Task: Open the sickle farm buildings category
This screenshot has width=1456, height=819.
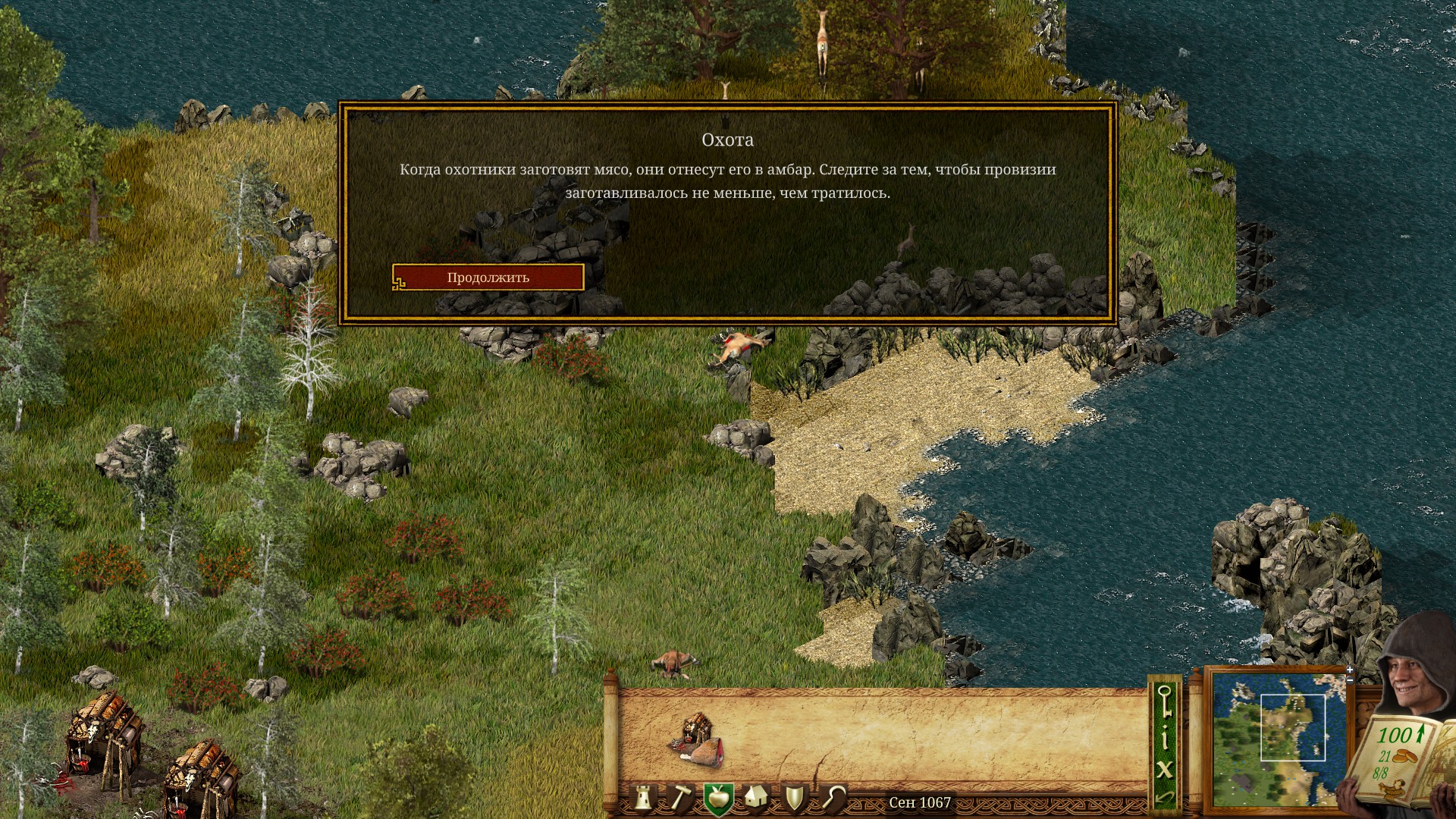Action: point(833,798)
